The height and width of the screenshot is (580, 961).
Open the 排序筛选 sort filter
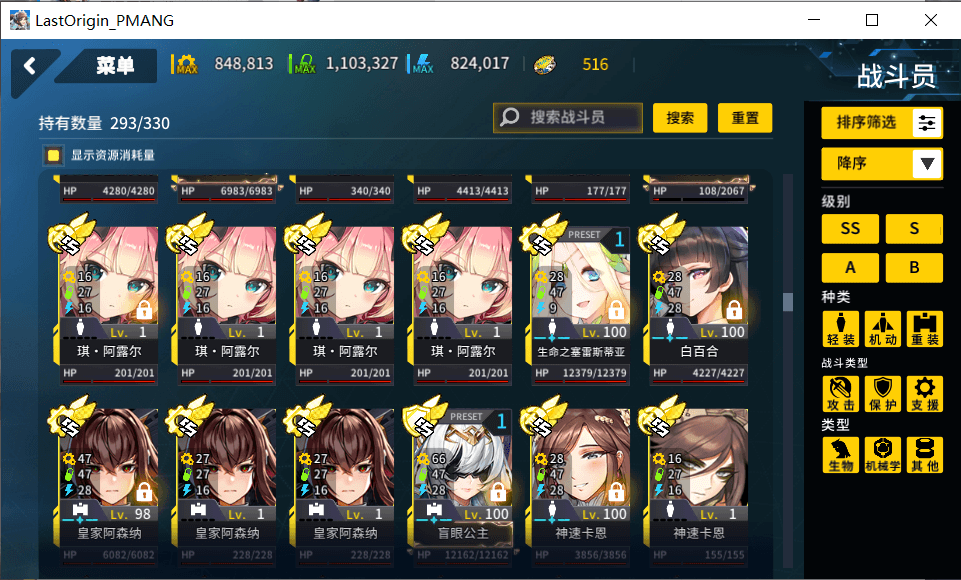pos(882,123)
